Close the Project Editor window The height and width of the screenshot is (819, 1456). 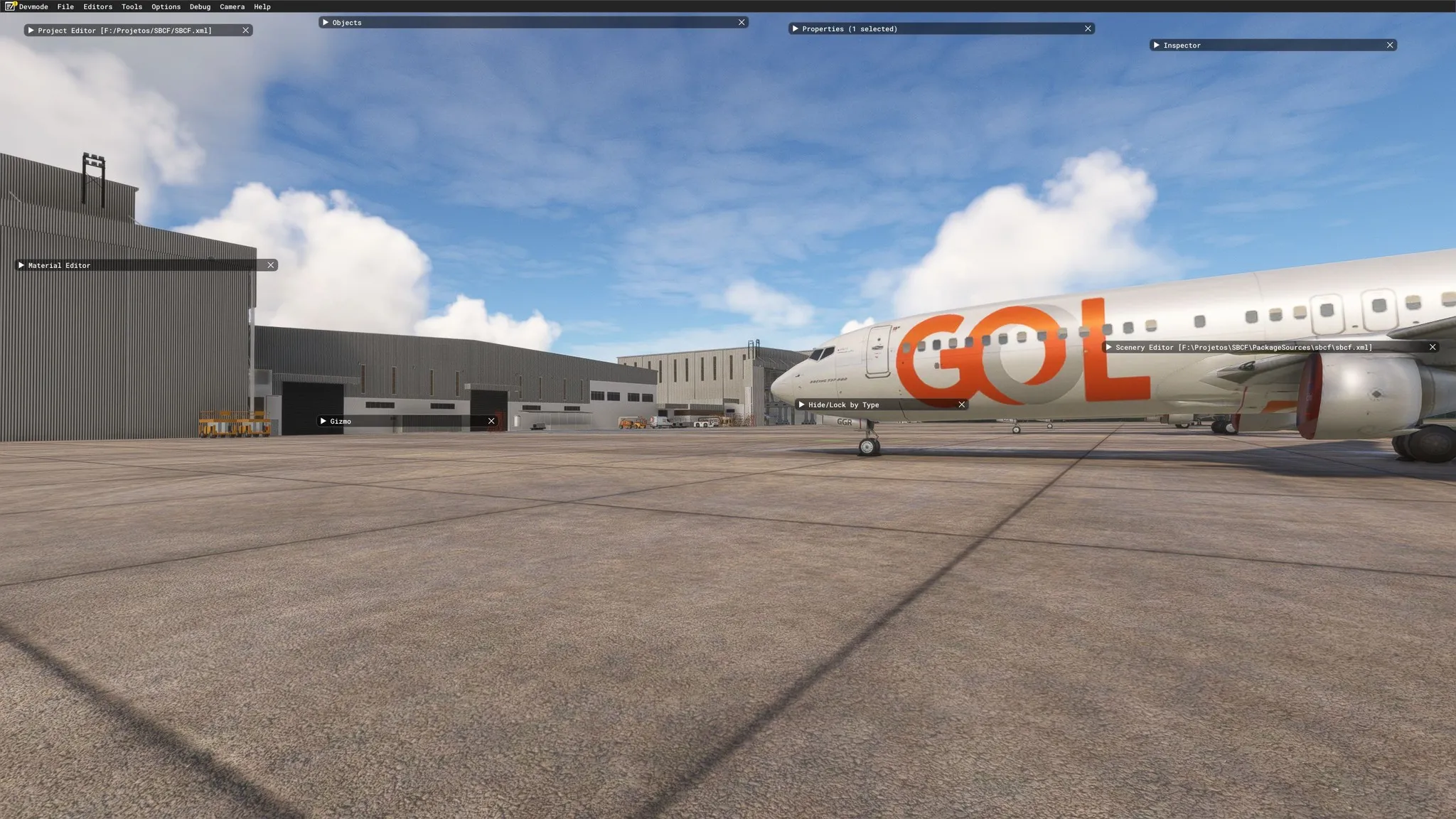[x=245, y=31]
